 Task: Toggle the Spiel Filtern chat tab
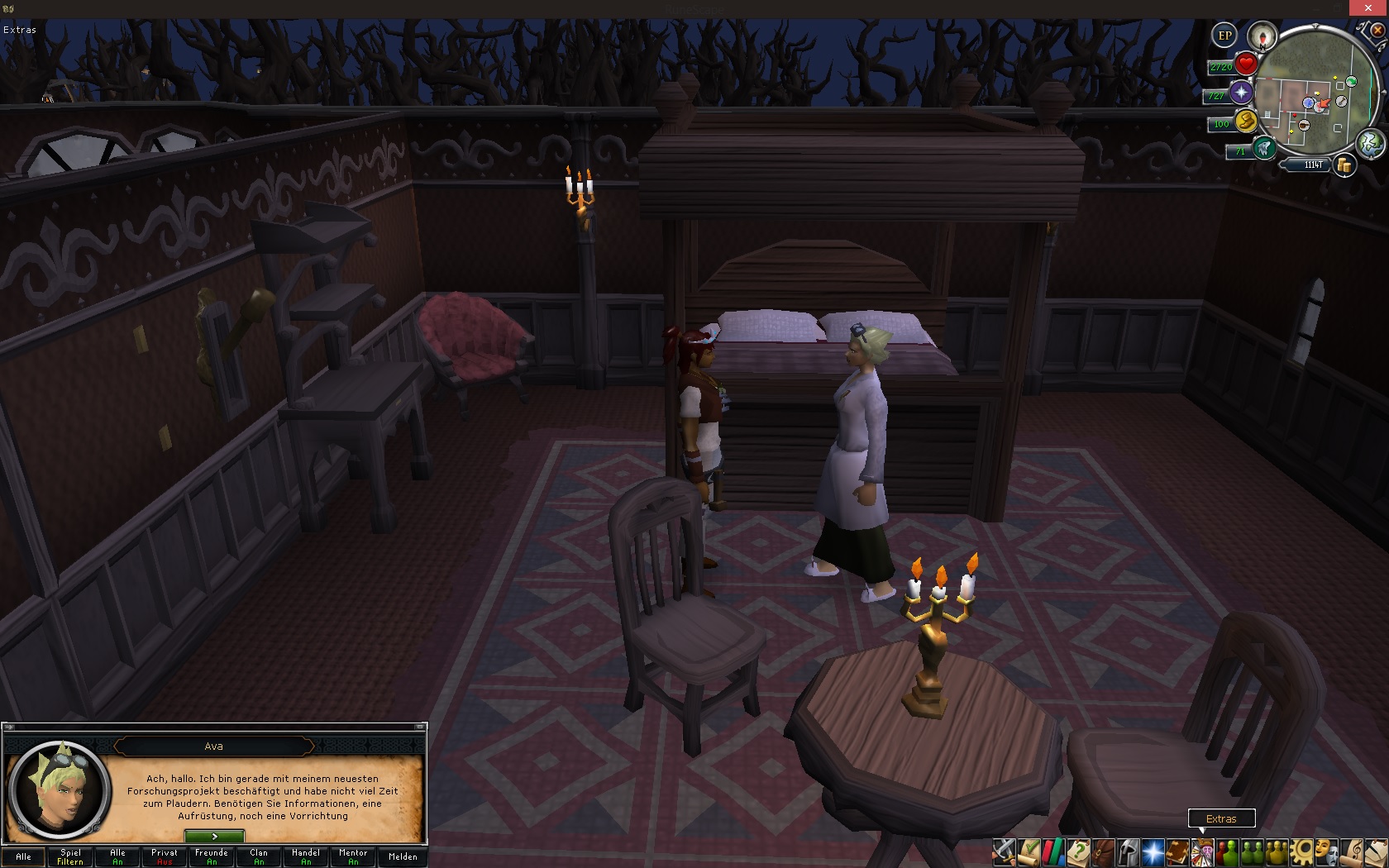point(70,856)
